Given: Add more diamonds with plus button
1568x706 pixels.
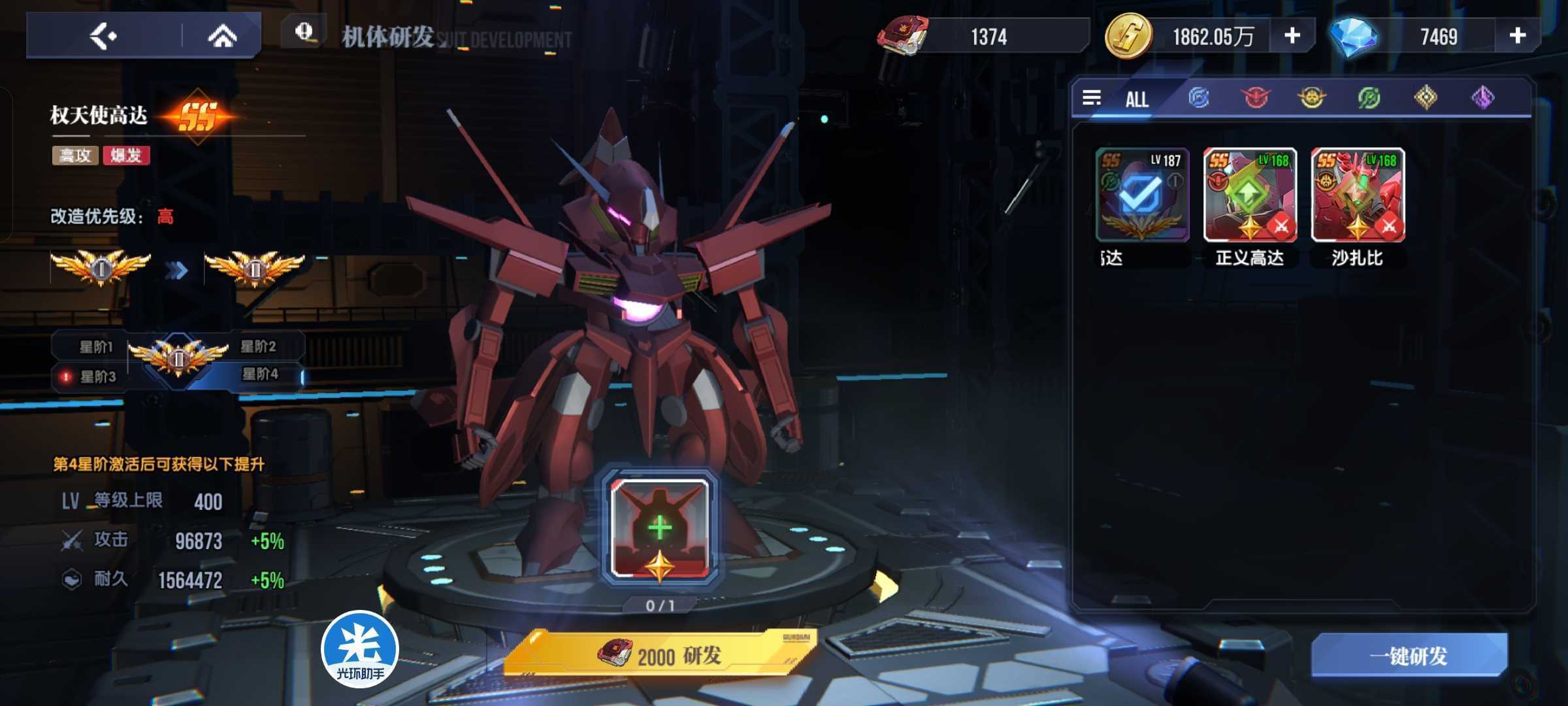Looking at the screenshot, I should pyautogui.click(x=1517, y=36).
